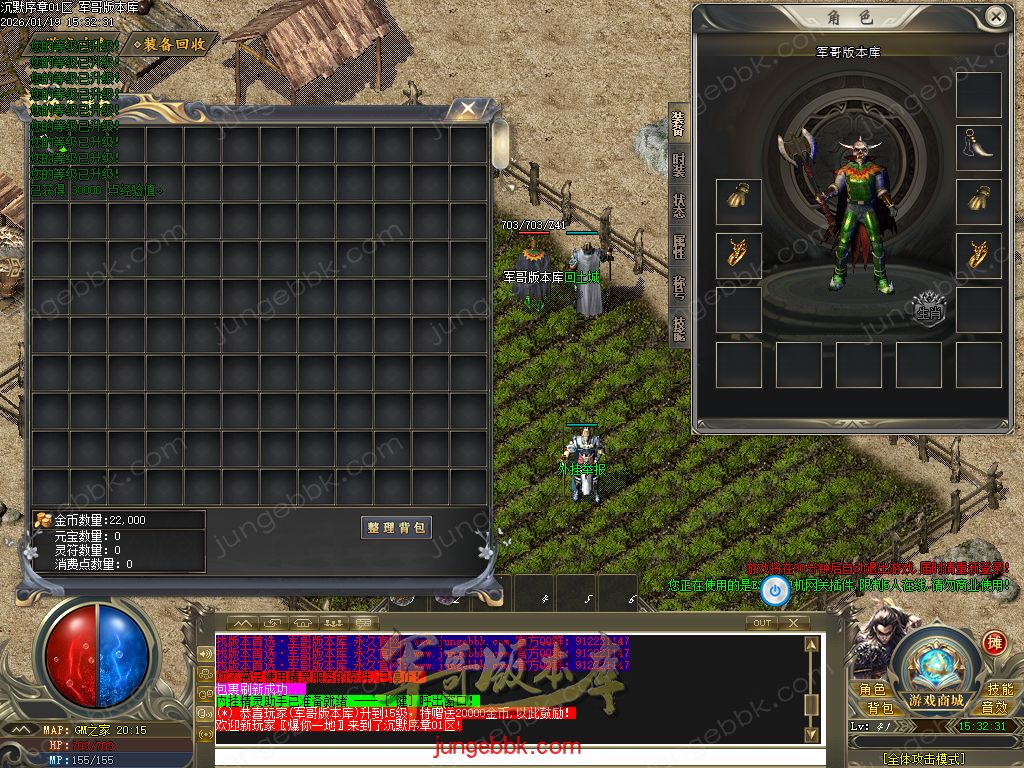Switch to the 技能 skills tab in character panel

[x=679, y=330]
